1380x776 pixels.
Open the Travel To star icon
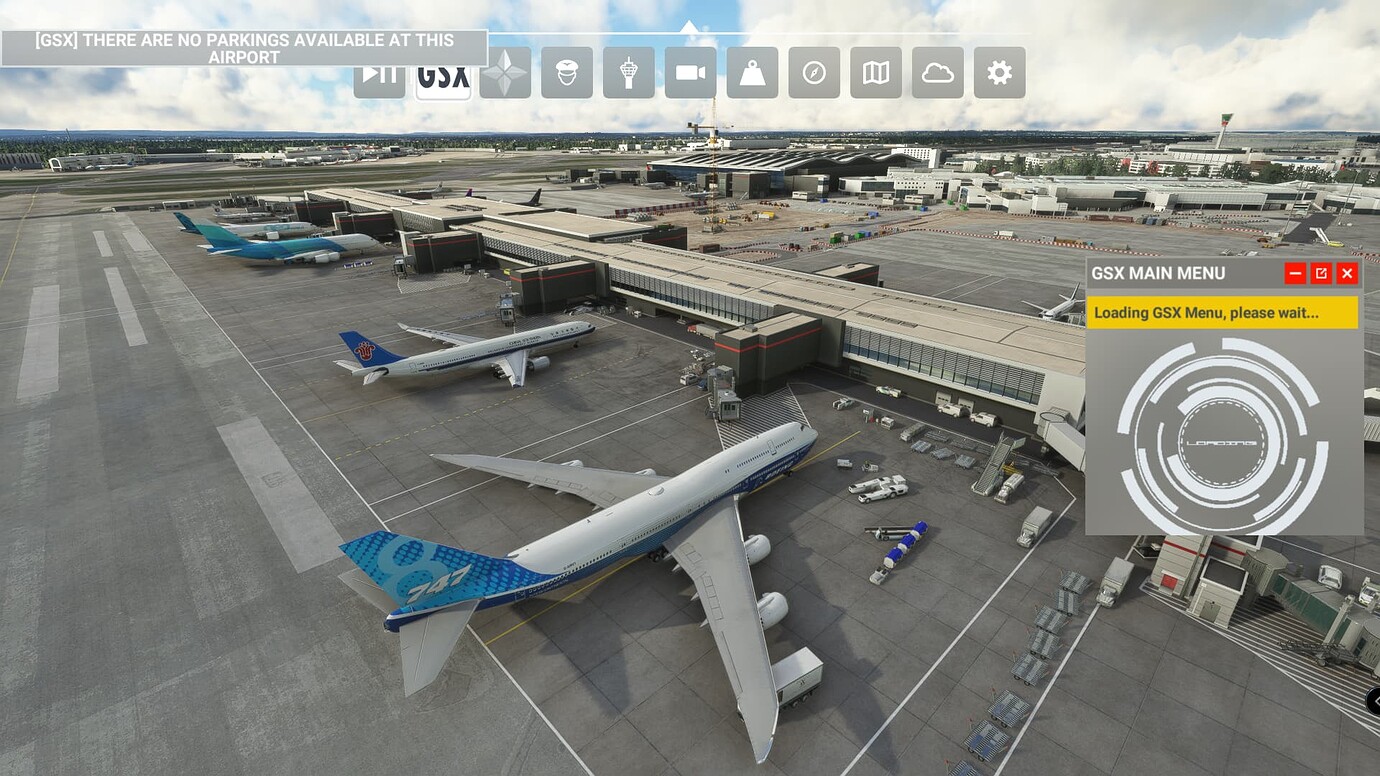point(503,72)
